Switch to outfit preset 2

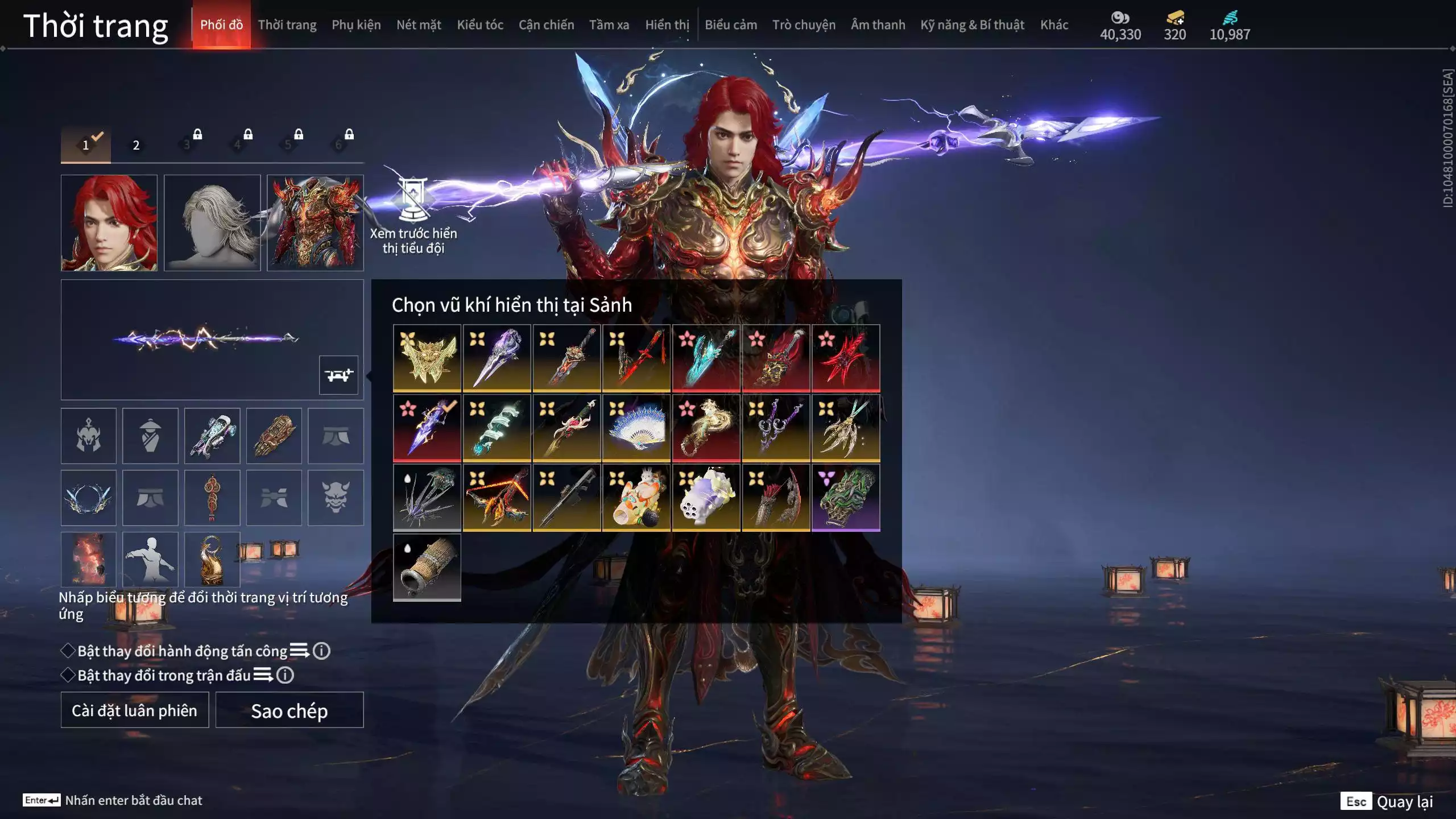[x=136, y=145]
